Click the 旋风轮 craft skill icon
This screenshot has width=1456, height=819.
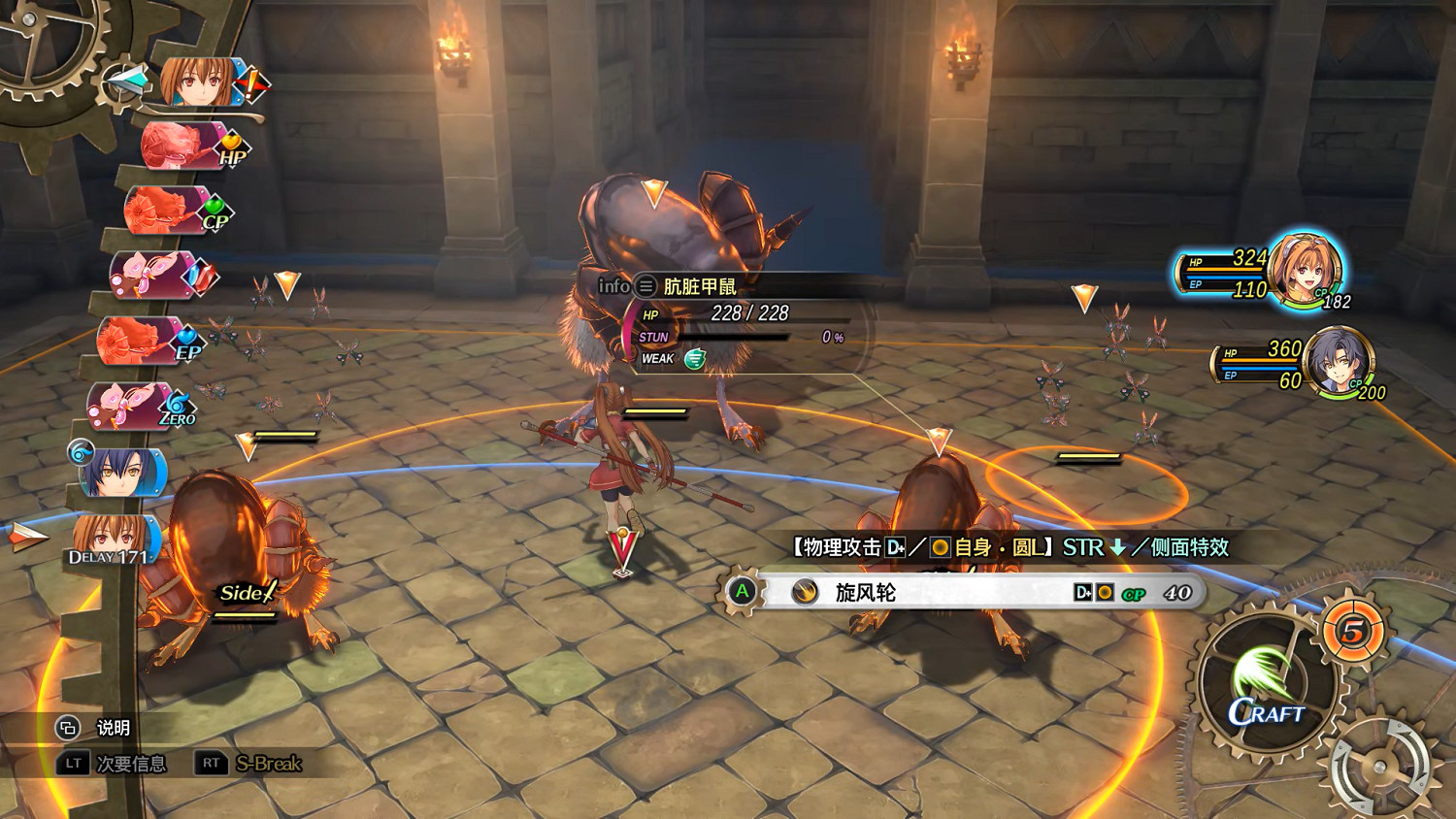(x=804, y=593)
